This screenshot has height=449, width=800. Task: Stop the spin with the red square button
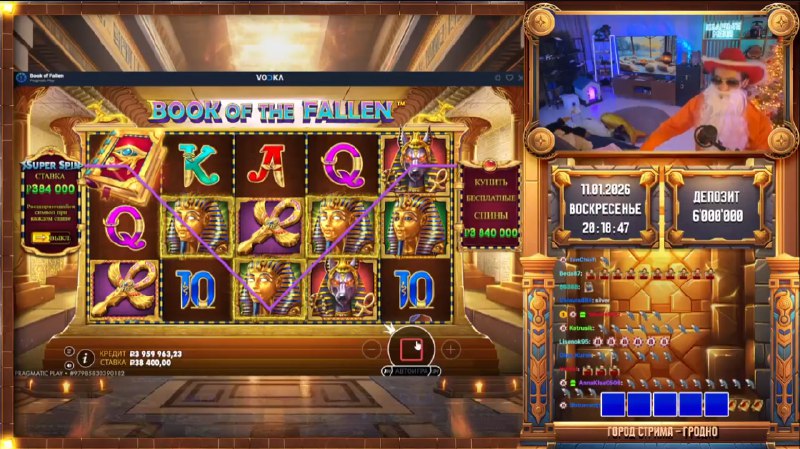410,349
